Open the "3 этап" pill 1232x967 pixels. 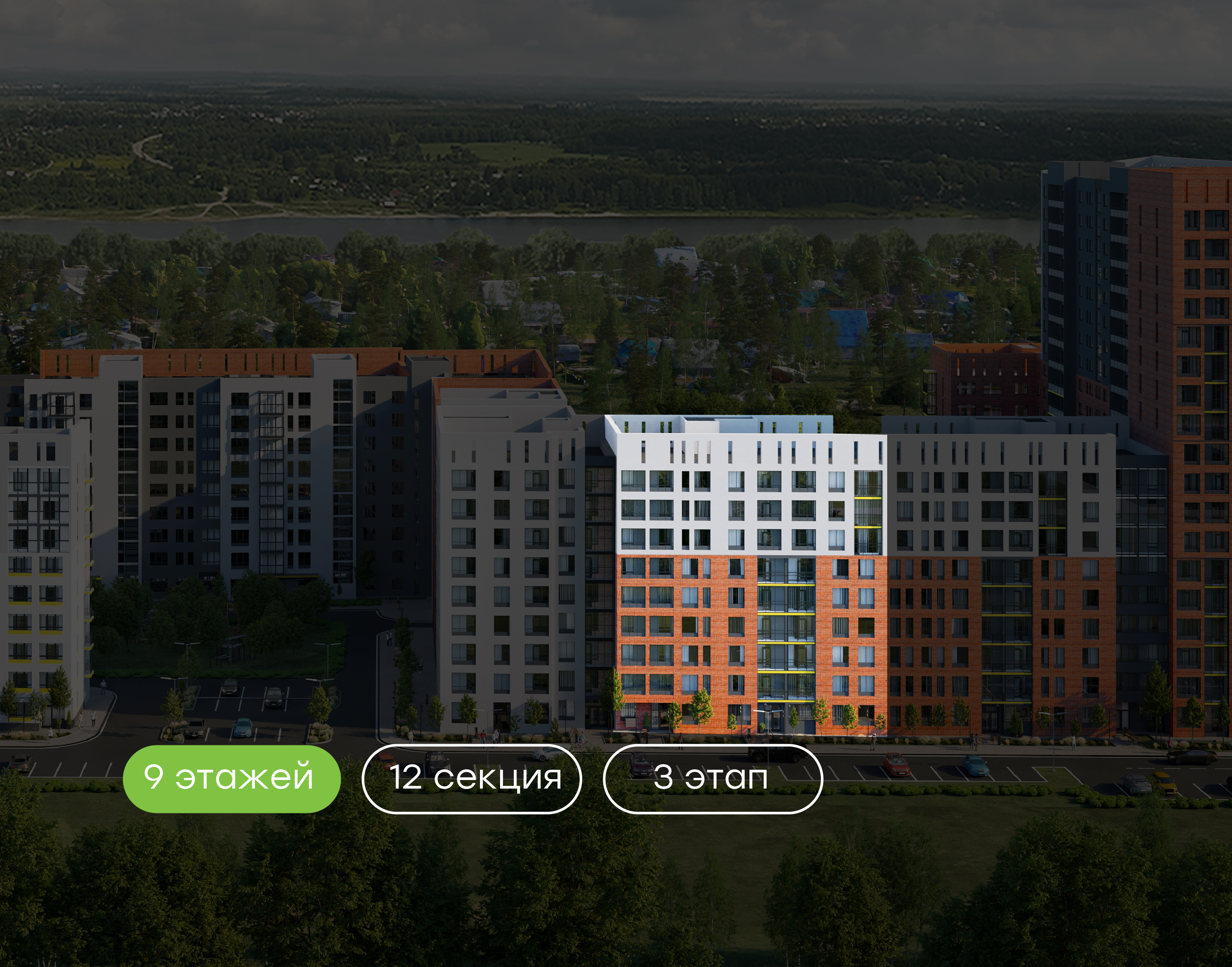pos(713,778)
